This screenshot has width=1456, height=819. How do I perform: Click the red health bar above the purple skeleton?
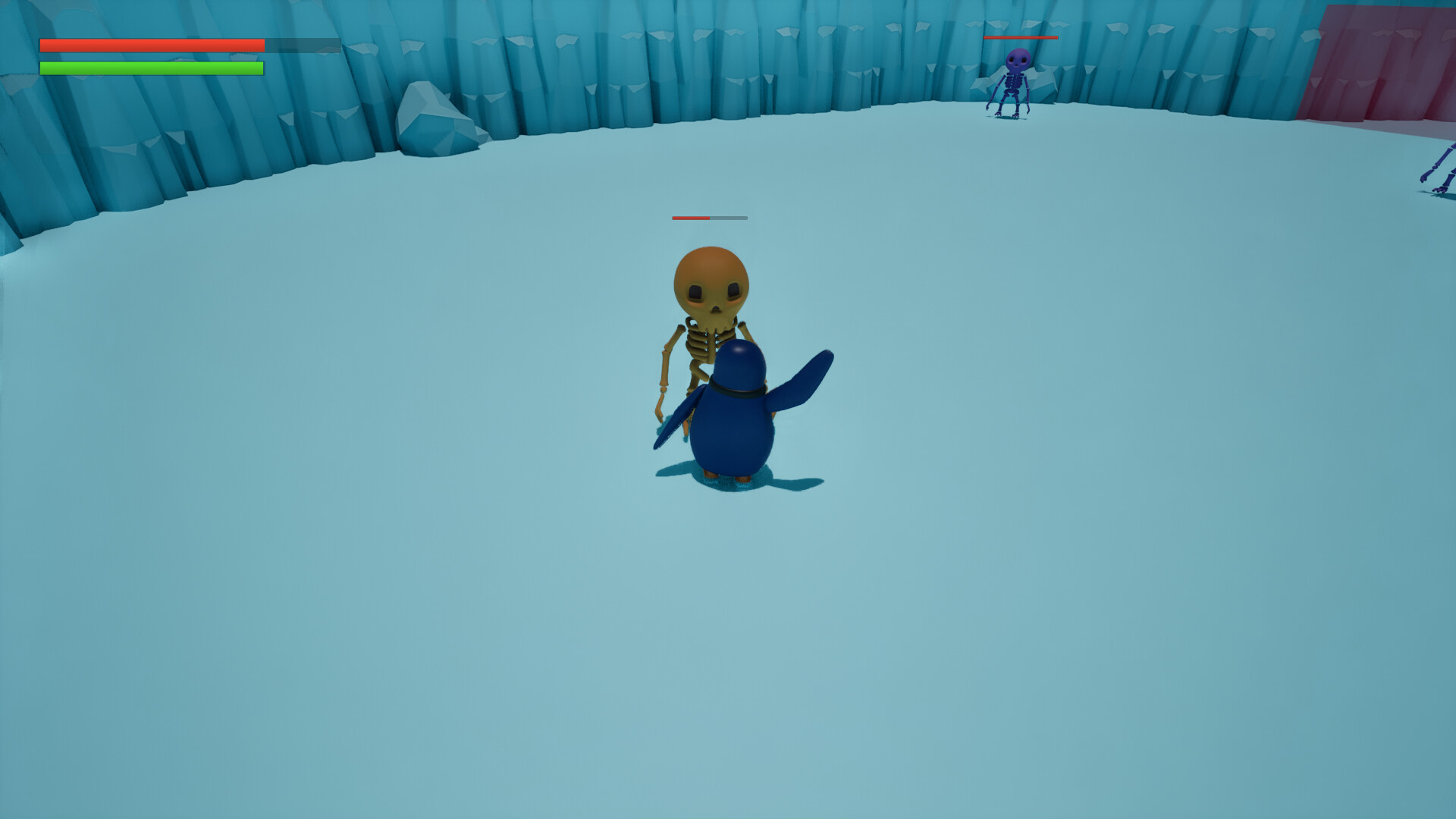coord(1021,38)
